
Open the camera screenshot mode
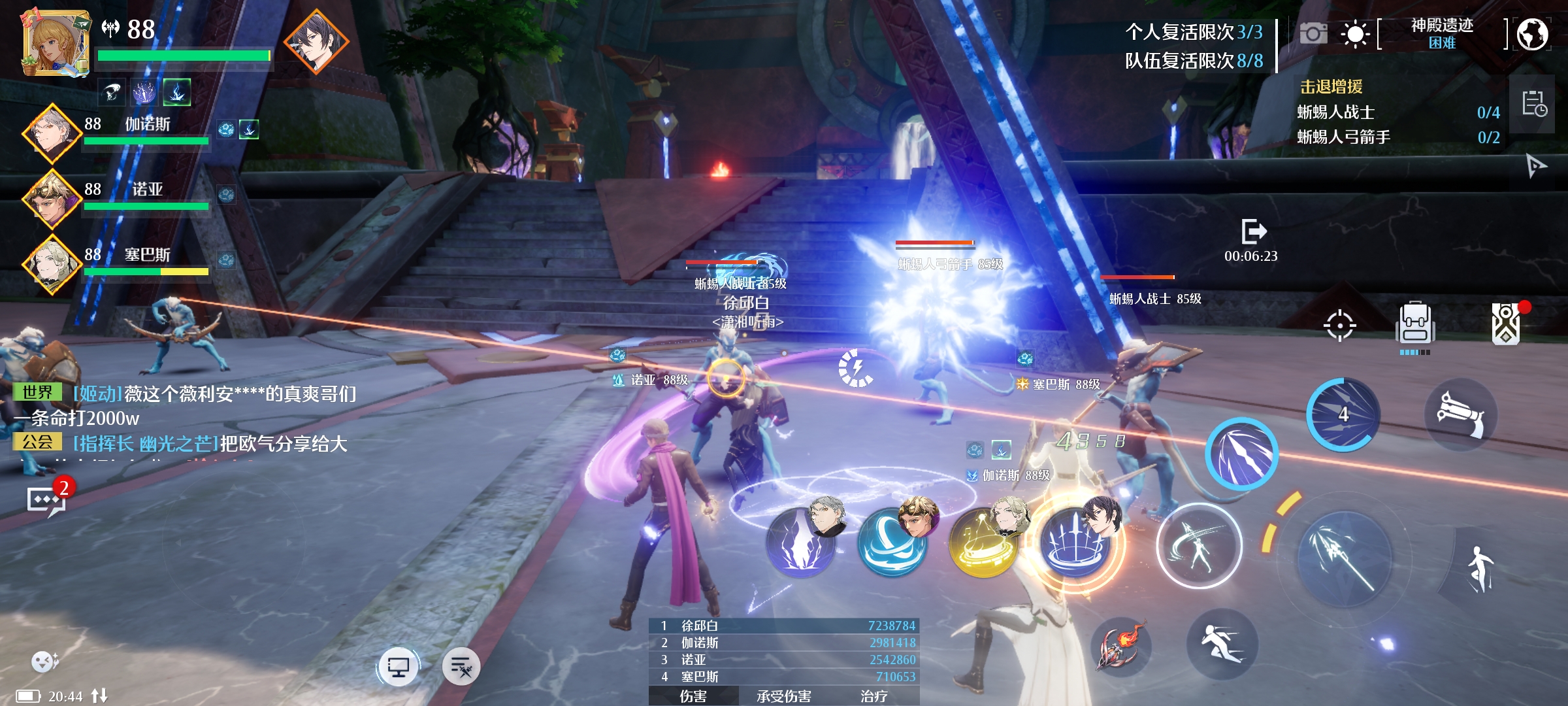coord(1313,33)
